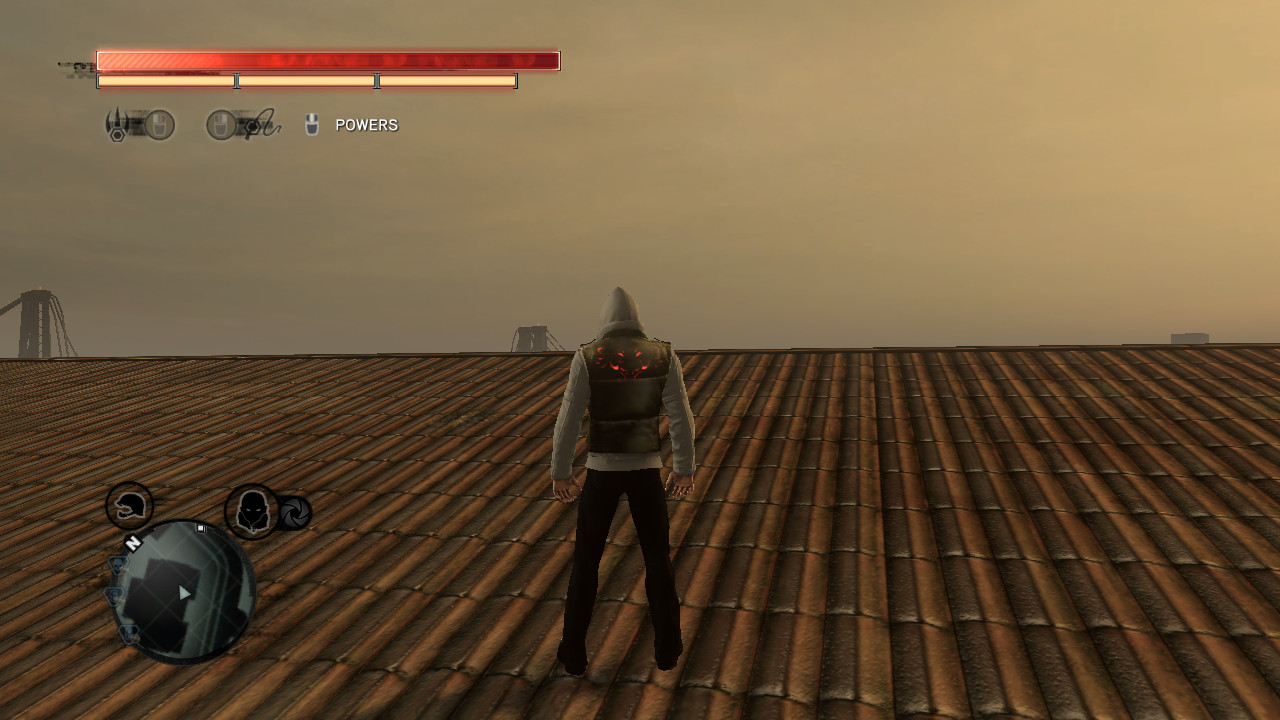Screen dimensions: 1280x720
Task: Select the claws power icon
Action: (x=116, y=124)
